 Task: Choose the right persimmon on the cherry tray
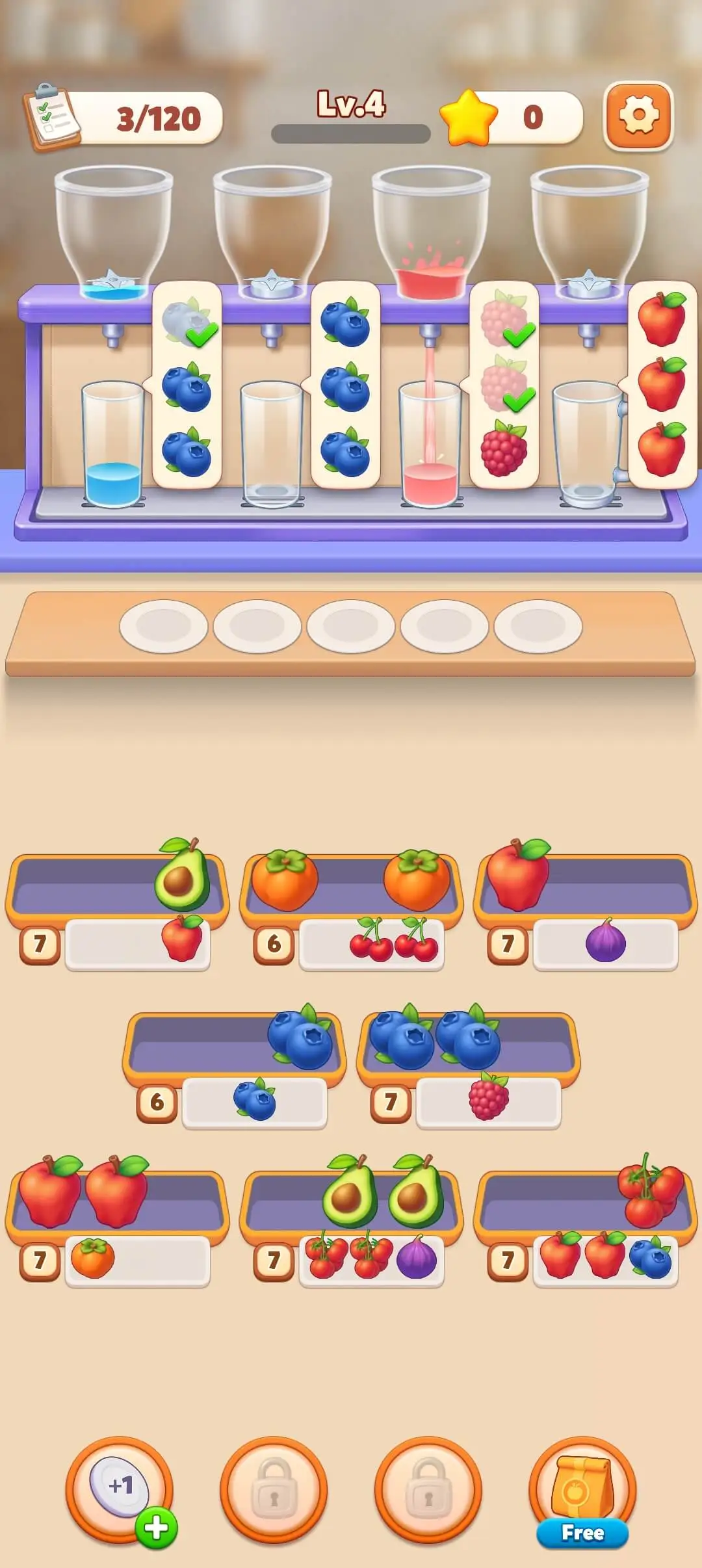(x=417, y=880)
